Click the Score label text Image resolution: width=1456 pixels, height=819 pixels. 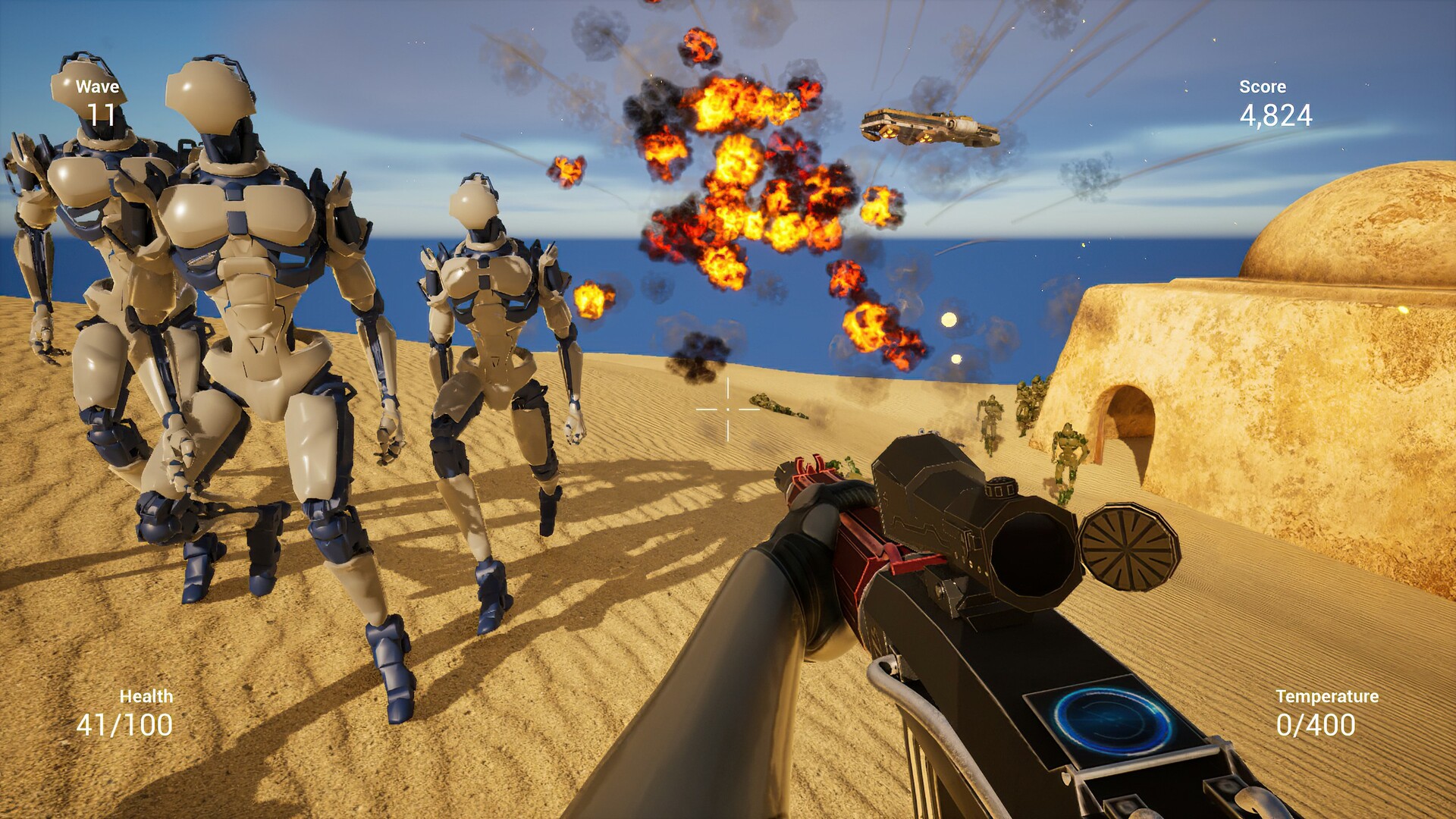coord(1262,86)
